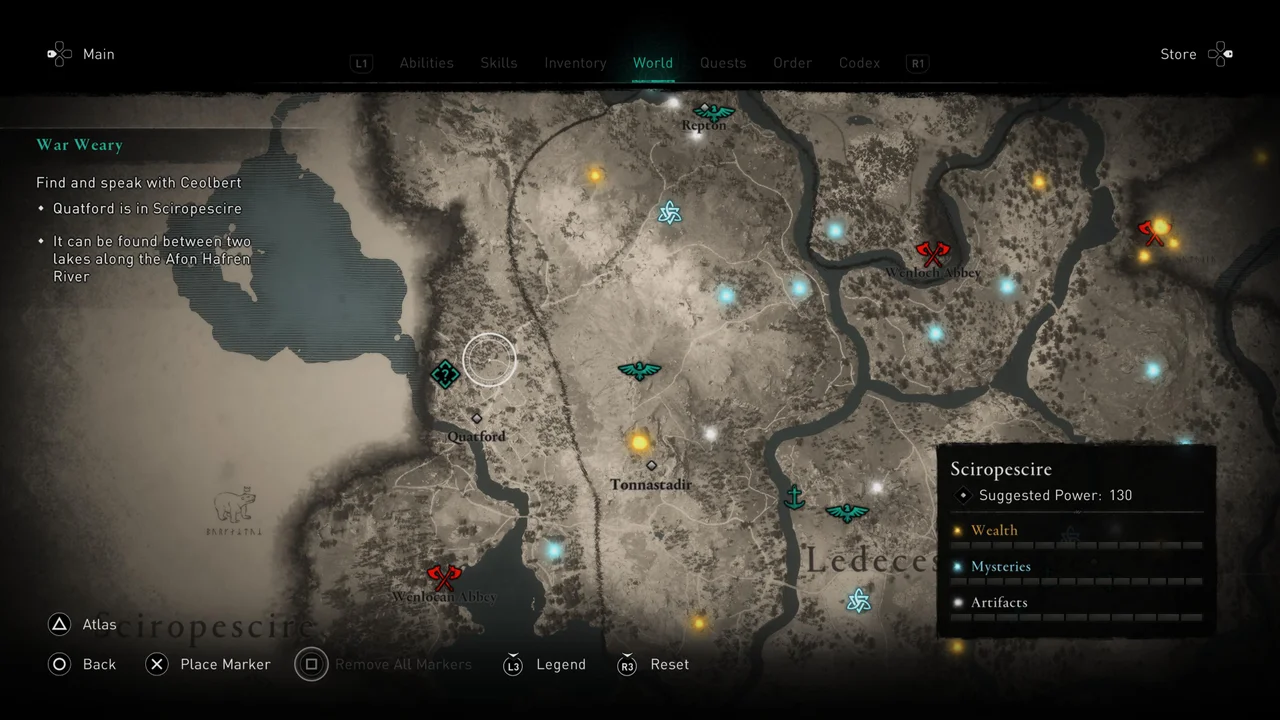Click the eagle icon beside the river anchor
The image size is (1280, 720).
[847, 512]
